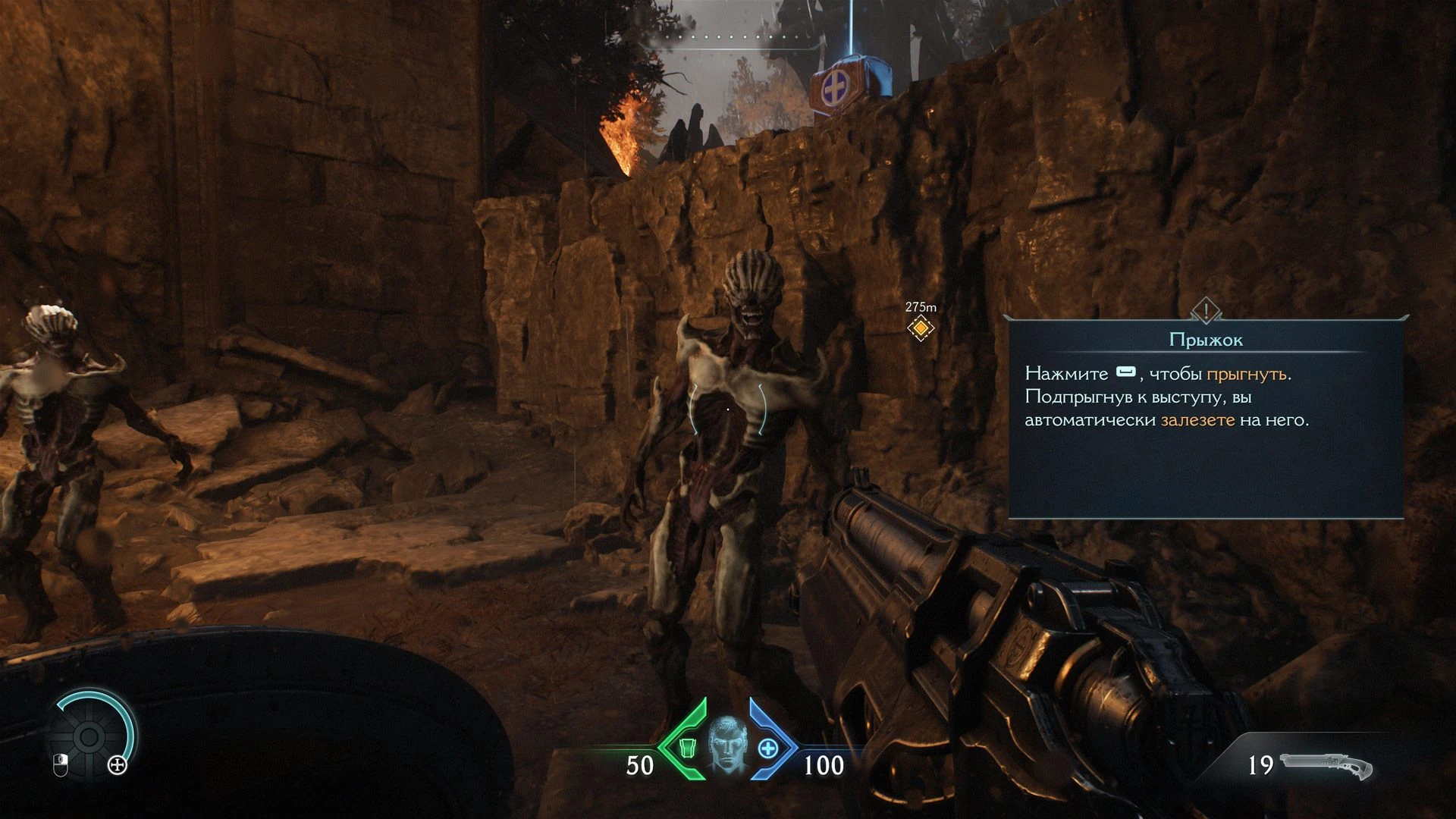
Task: Activate the blue health cross icon
Action: (769, 748)
